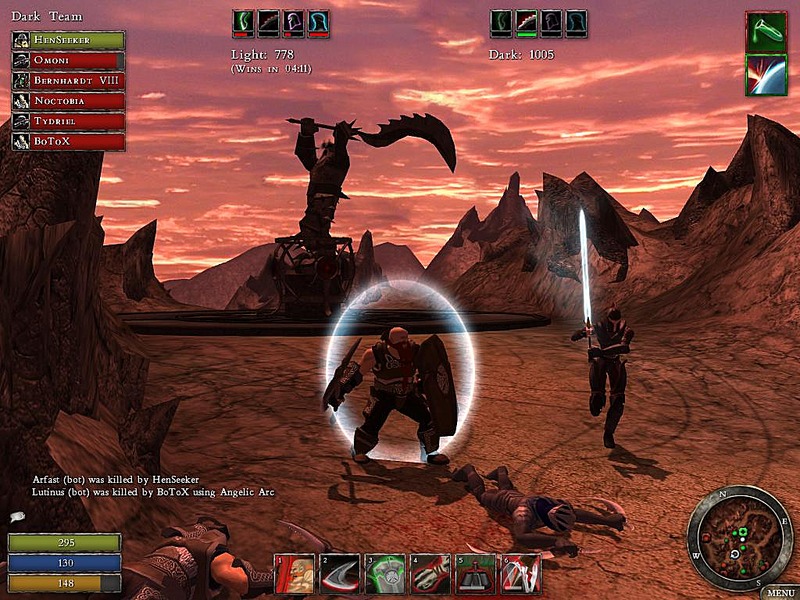Image resolution: width=800 pixels, height=600 pixels.
Task: Activate the white slash ability in slot 6
Action: [x=520, y=574]
